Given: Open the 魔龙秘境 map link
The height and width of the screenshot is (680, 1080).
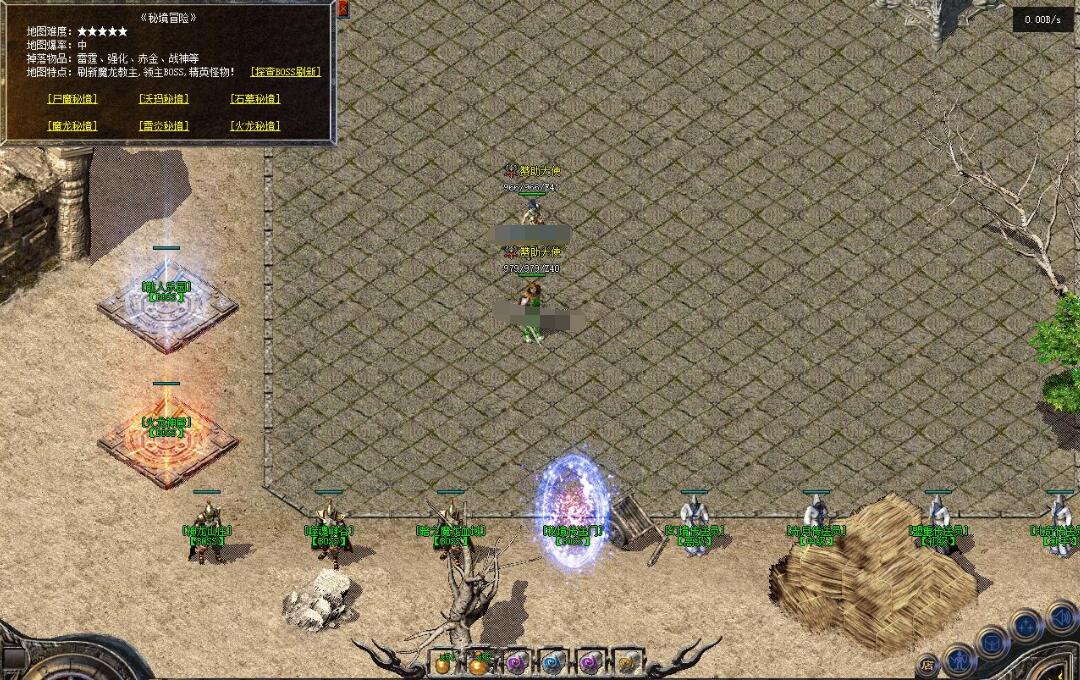Looking at the screenshot, I should click(72, 126).
